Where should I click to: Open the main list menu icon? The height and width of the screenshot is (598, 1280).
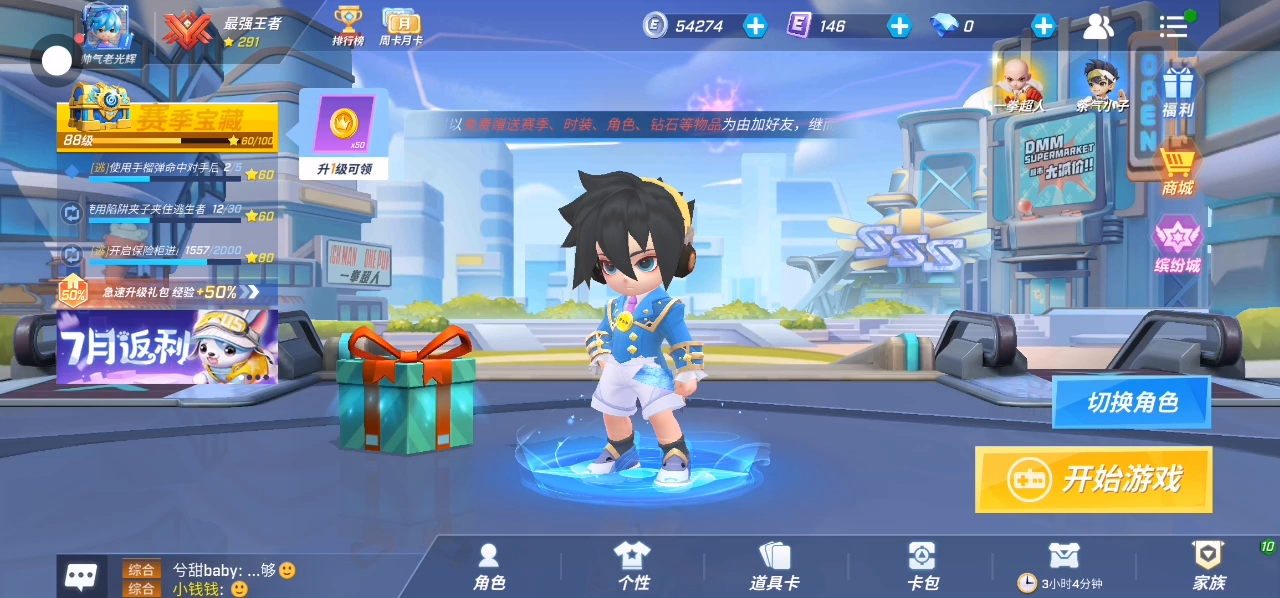[1173, 26]
